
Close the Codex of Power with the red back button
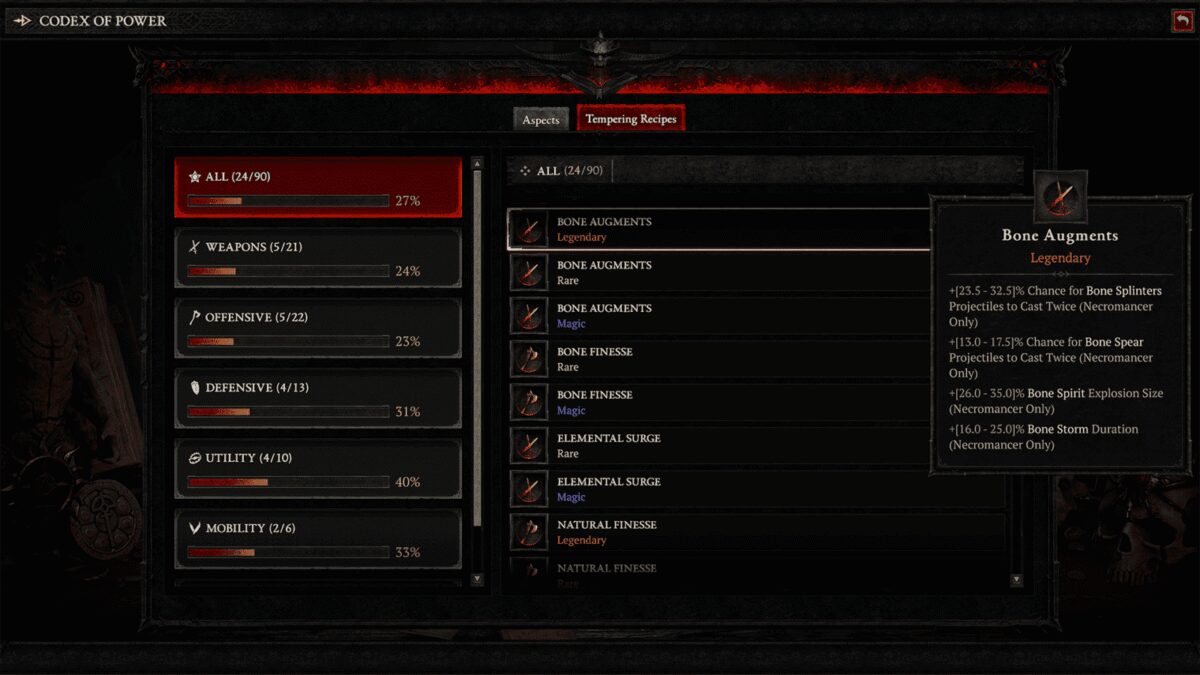1182,20
